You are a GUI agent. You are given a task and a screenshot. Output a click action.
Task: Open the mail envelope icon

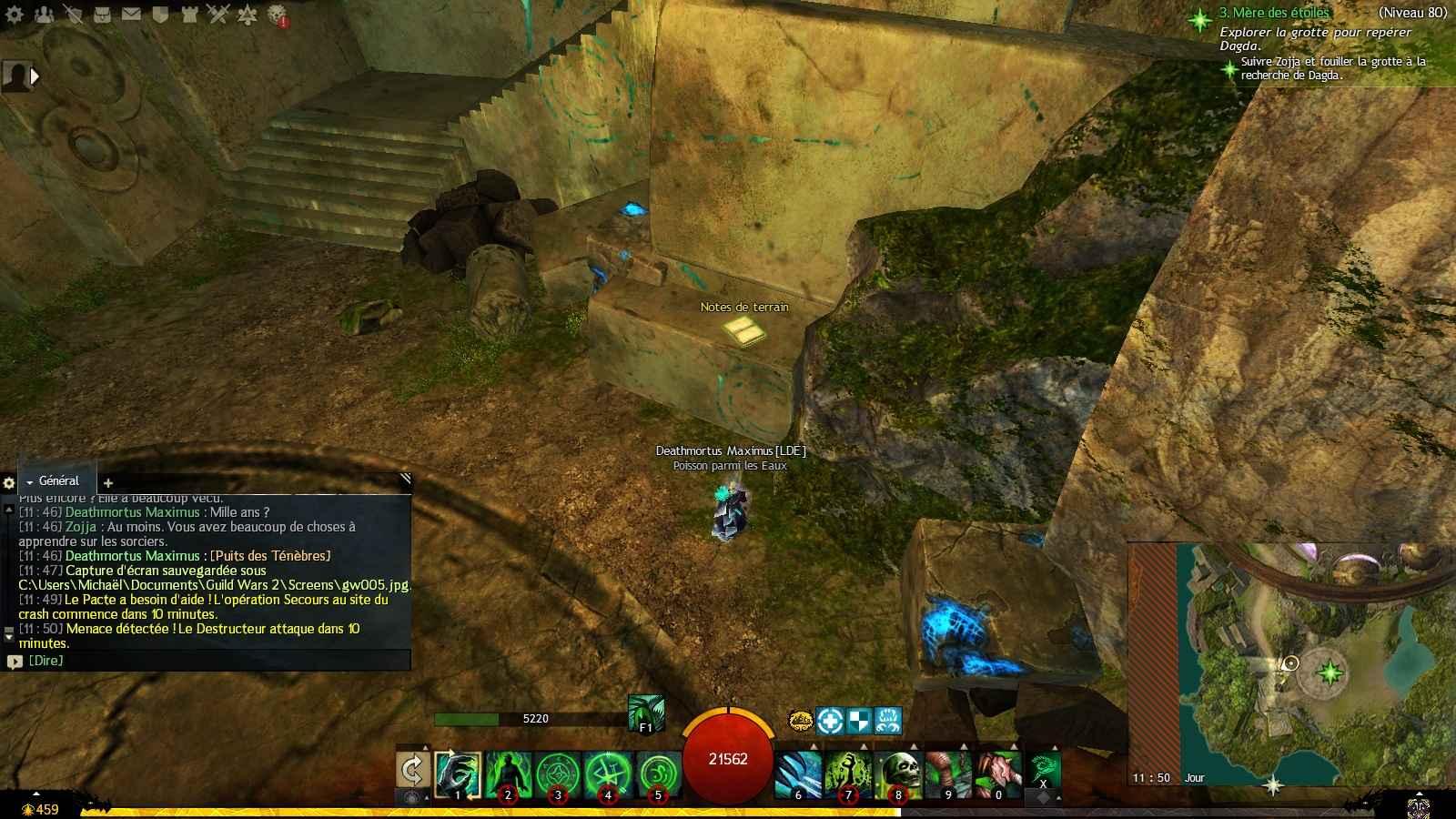point(131,14)
